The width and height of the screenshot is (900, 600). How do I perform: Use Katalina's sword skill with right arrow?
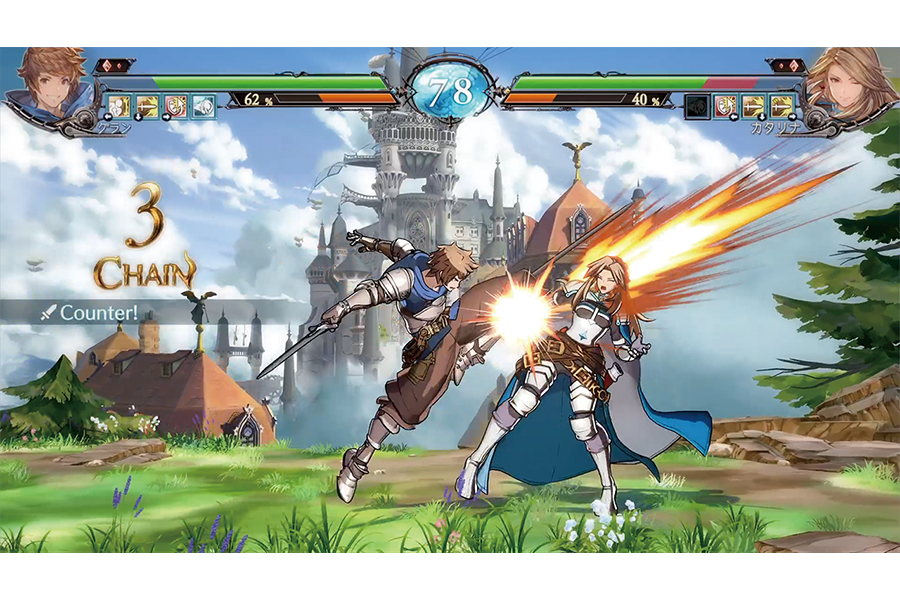point(781,106)
